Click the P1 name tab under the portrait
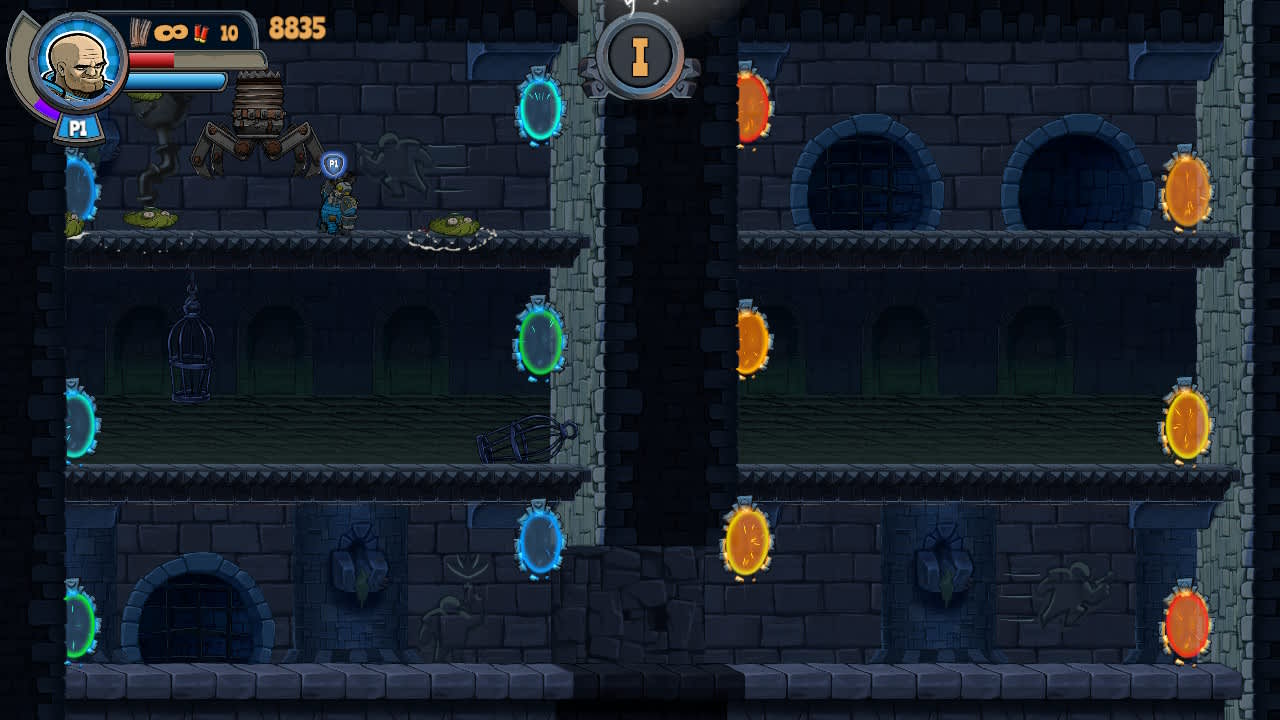The width and height of the screenshot is (1280, 720). coord(80,126)
